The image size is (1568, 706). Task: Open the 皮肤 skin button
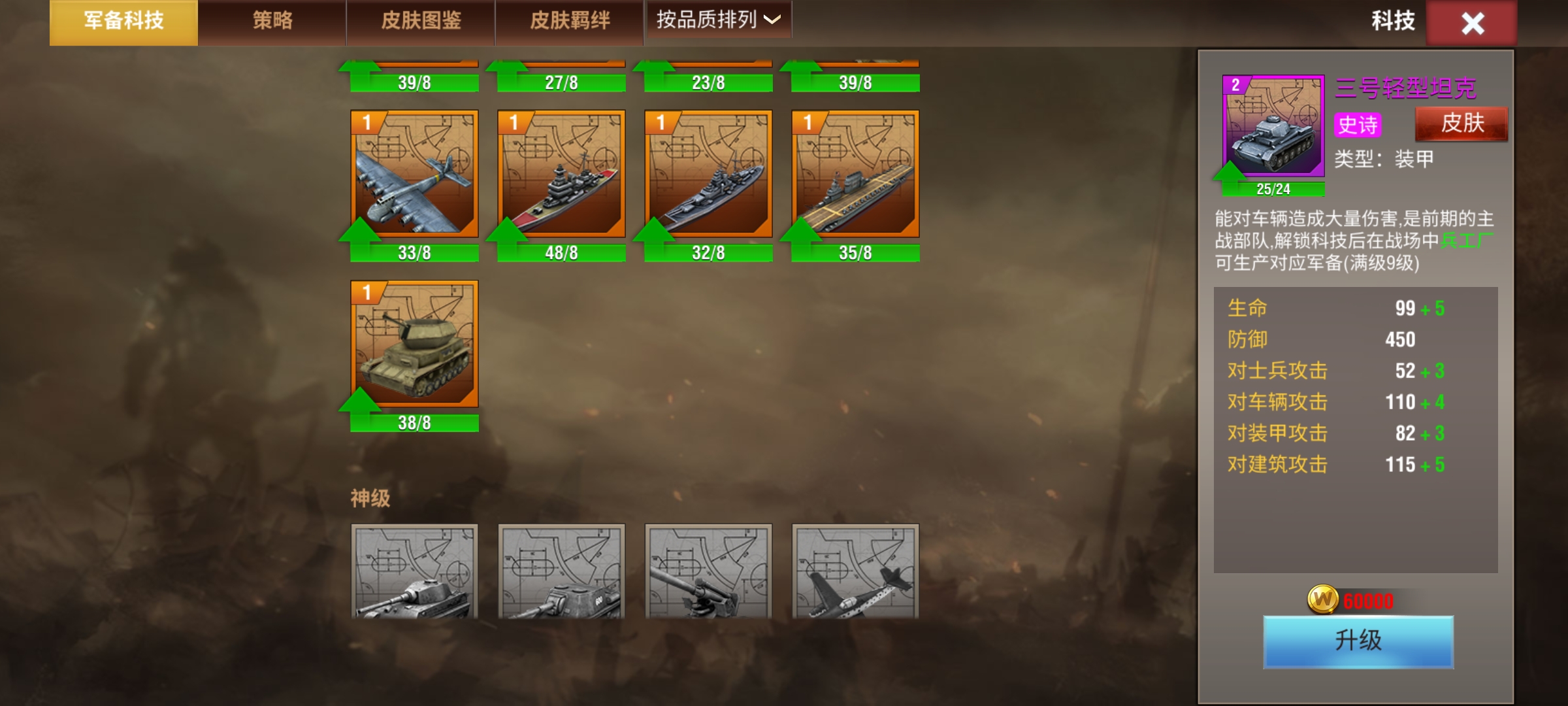tap(1462, 124)
